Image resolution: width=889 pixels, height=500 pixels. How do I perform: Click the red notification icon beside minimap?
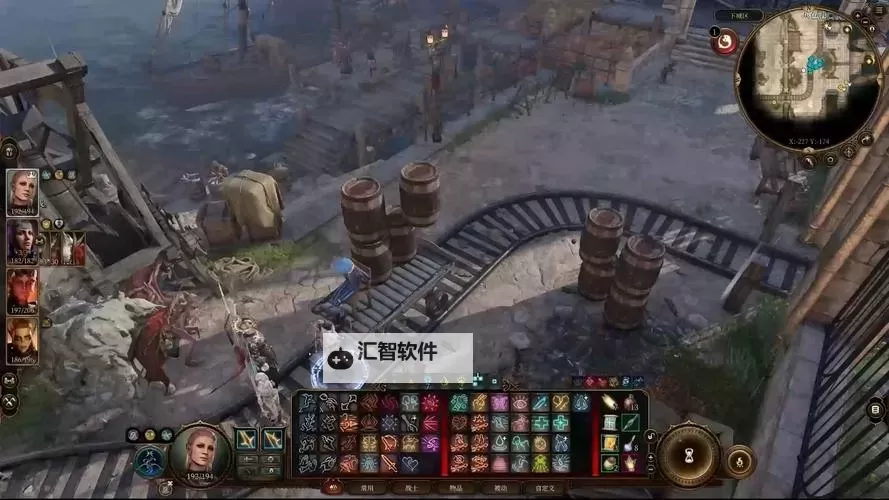click(725, 42)
